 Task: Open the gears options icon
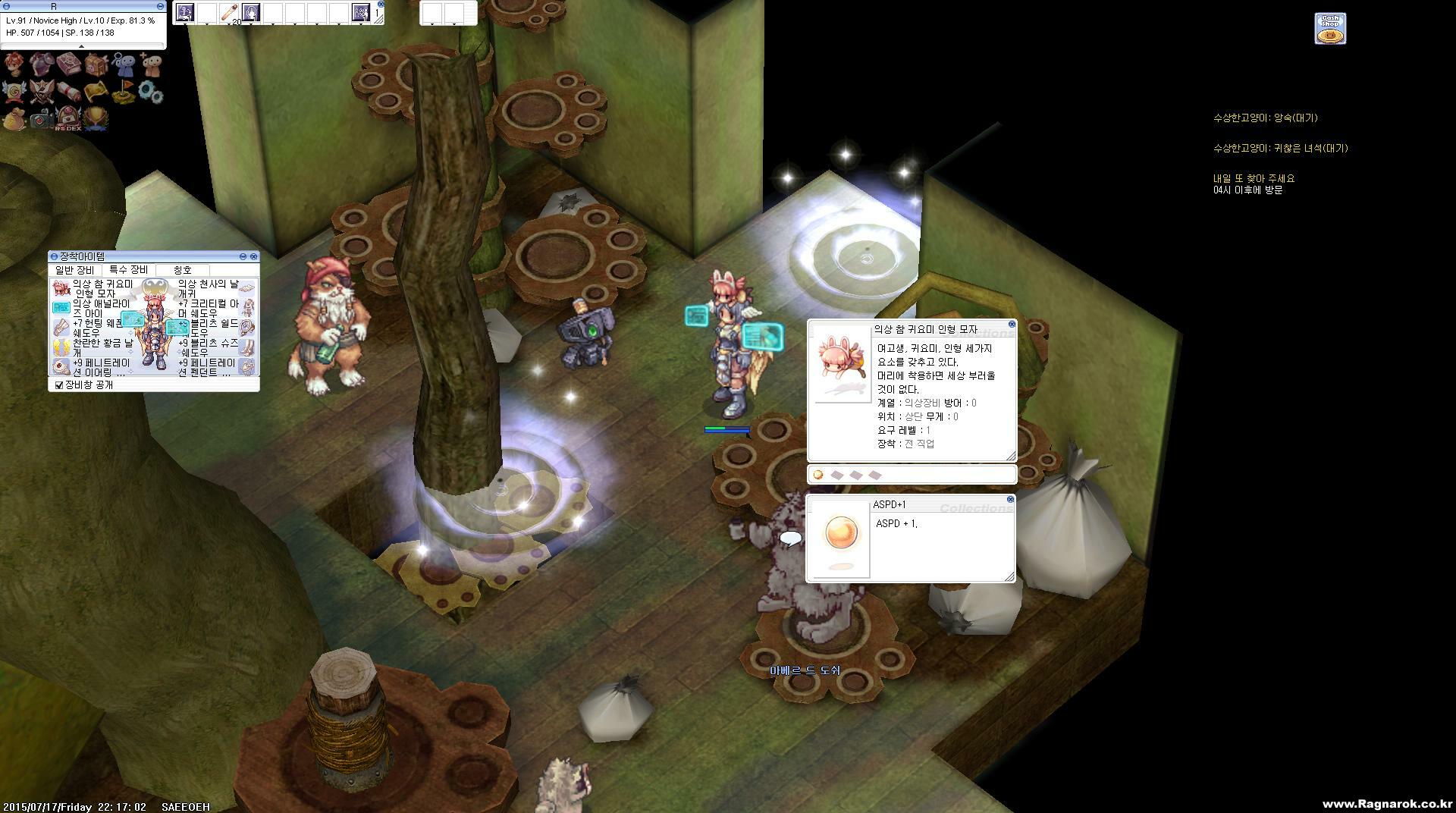(151, 93)
